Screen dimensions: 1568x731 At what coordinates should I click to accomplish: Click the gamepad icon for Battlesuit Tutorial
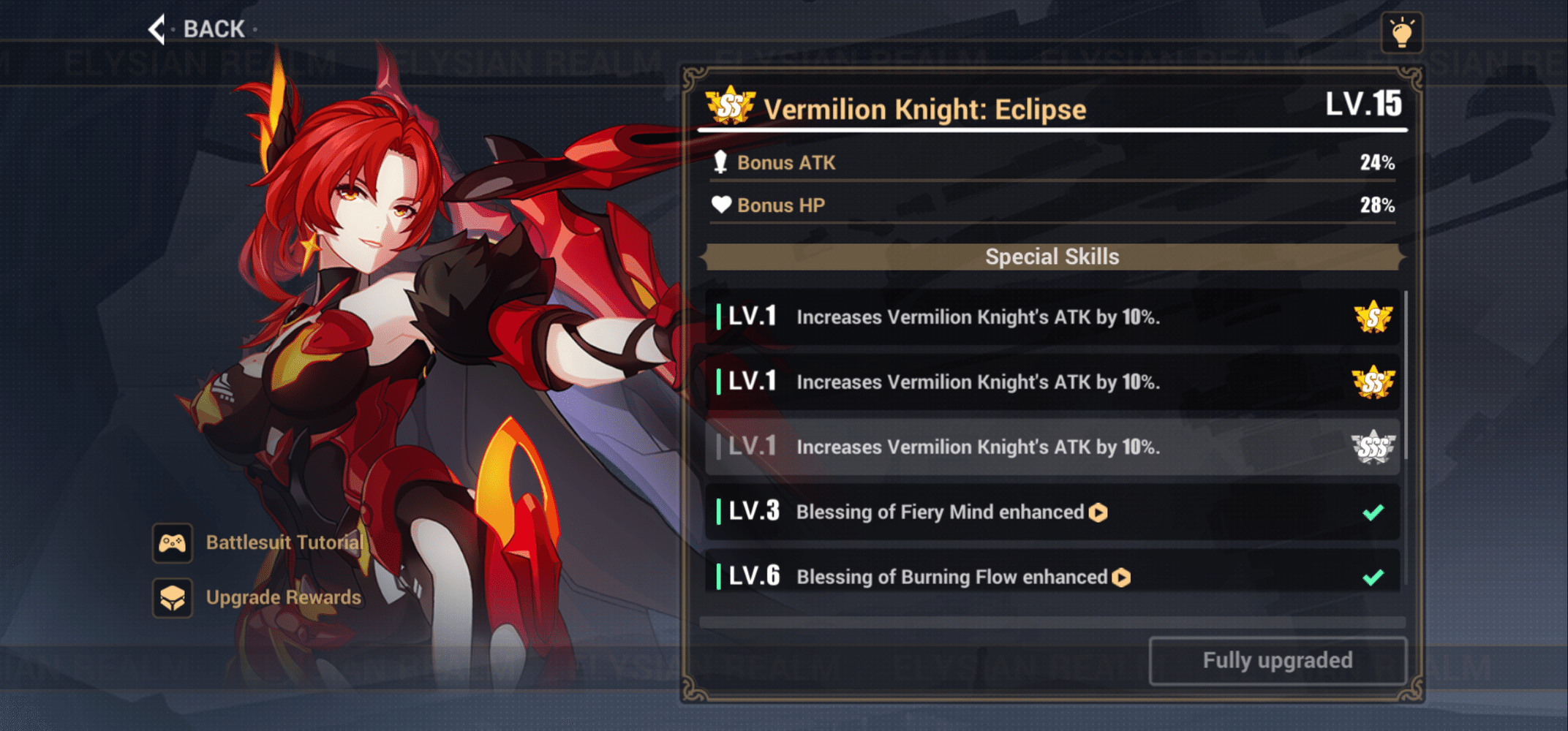coord(171,542)
